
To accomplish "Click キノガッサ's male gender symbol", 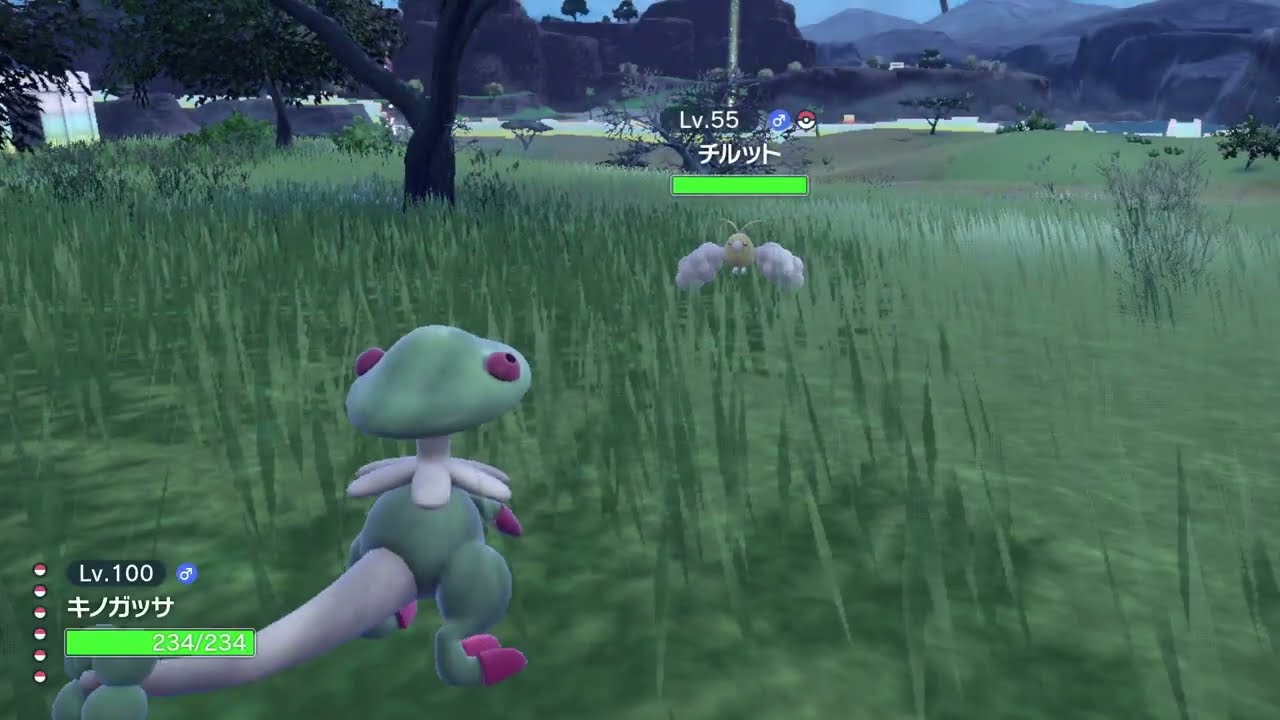I will pyautogui.click(x=186, y=575).
